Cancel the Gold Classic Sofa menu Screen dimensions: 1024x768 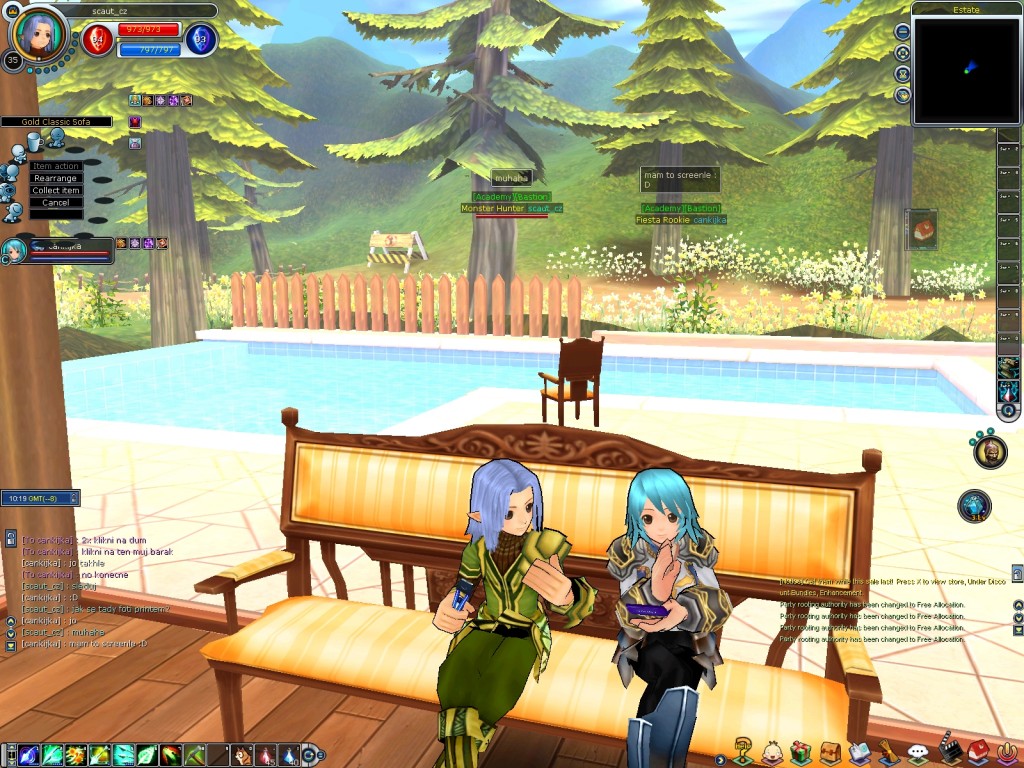click(55, 202)
